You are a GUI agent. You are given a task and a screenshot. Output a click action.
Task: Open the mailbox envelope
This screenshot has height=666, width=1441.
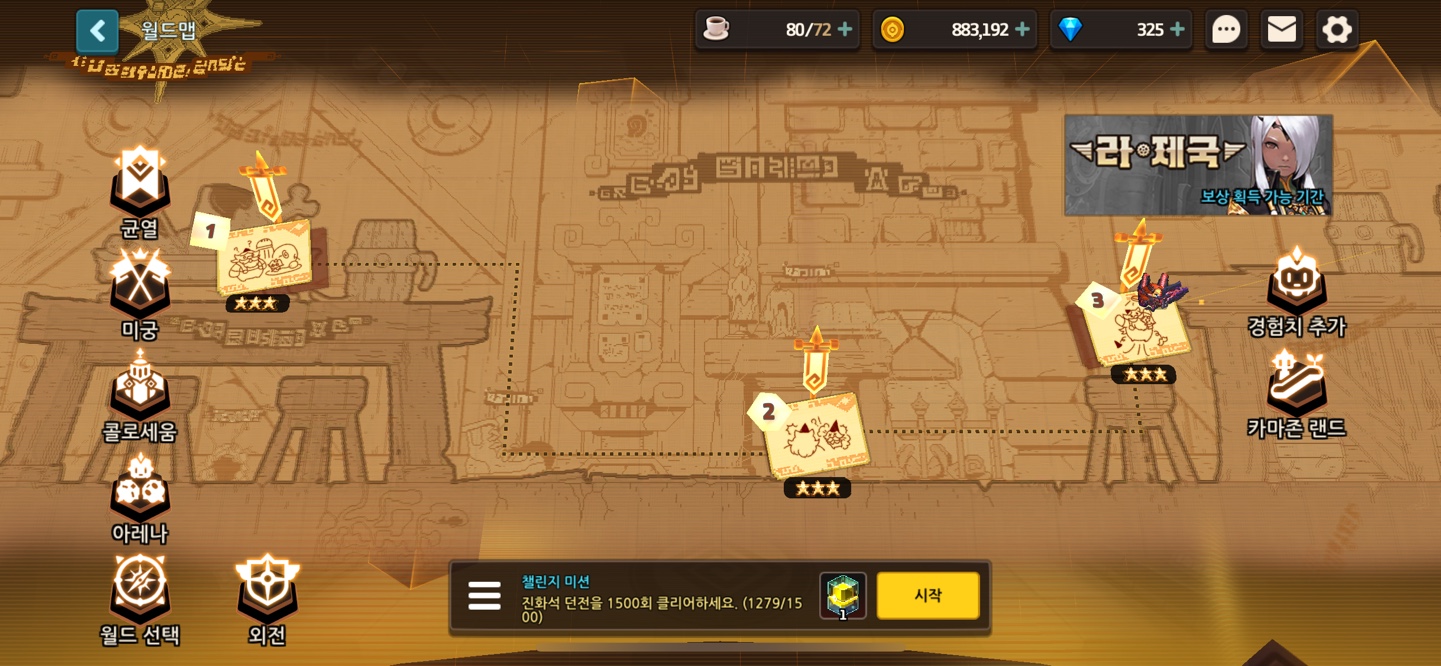[x=1281, y=30]
